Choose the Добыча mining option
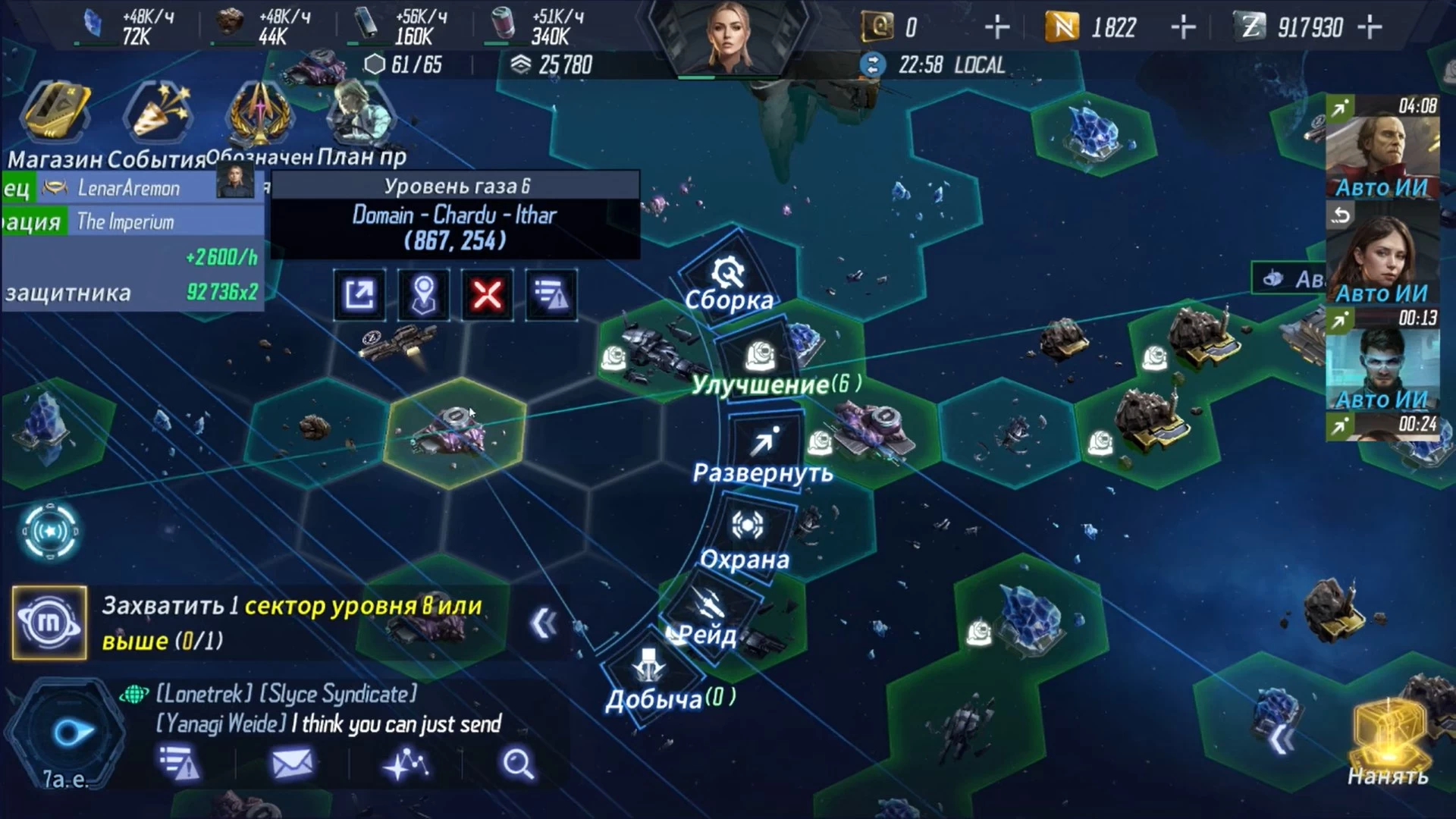Screen dimensions: 1456x819 [649, 677]
